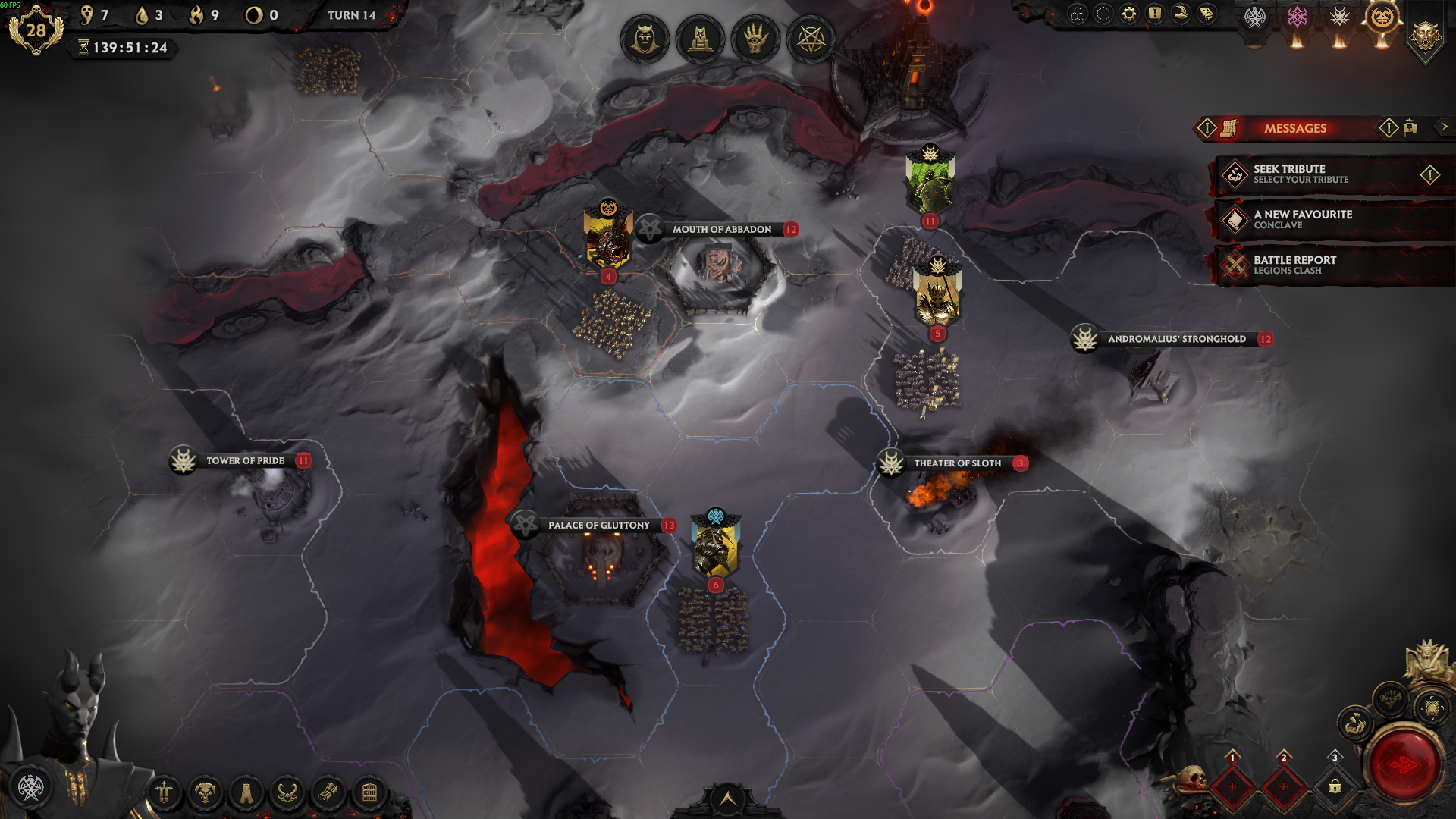Select Andromalius' Stronghold label
Screen dimensions: 1456x819
pos(1176,339)
